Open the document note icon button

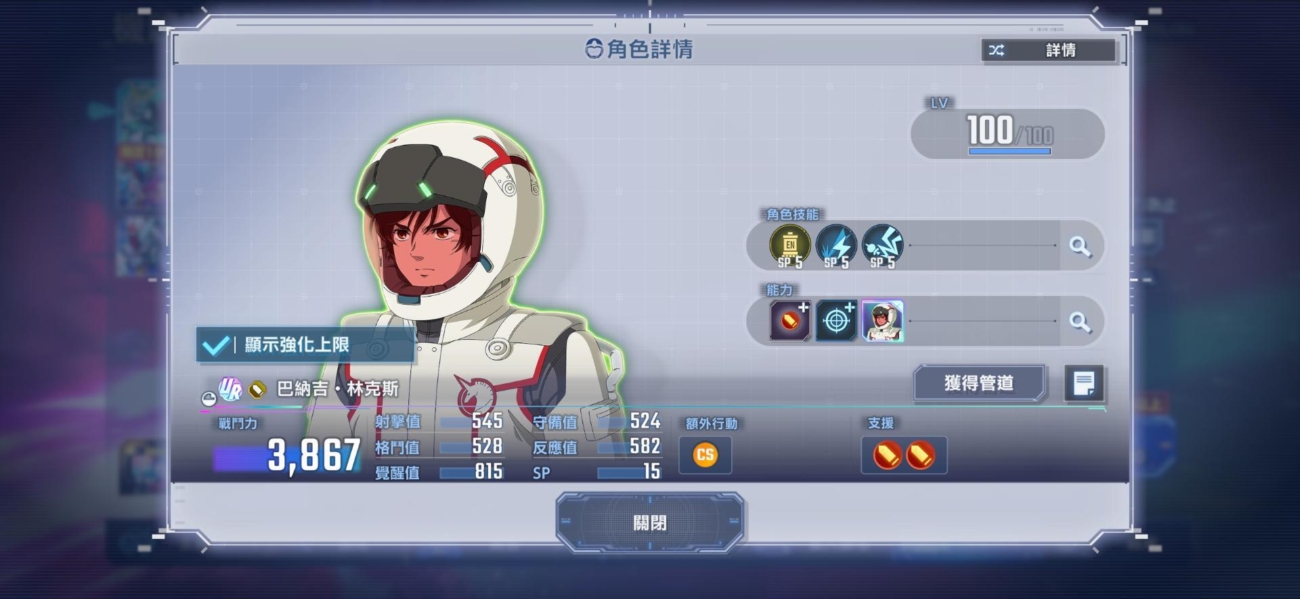pyautogui.click(x=1084, y=383)
